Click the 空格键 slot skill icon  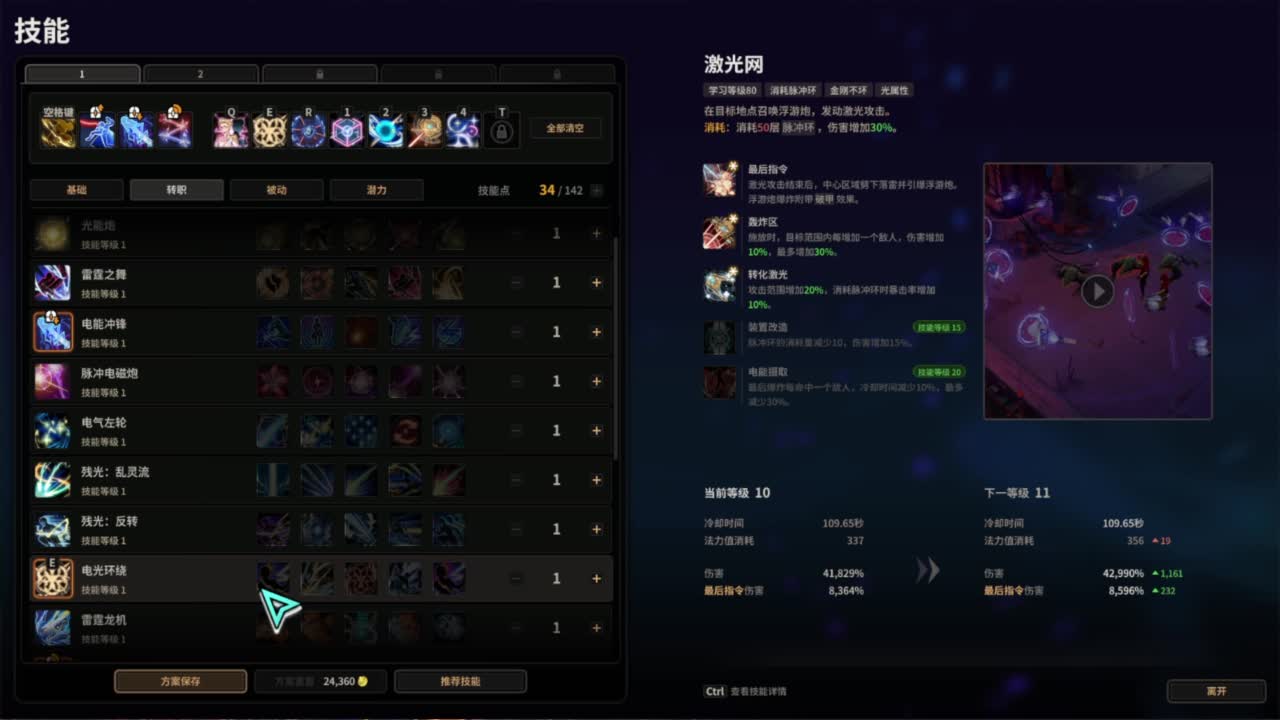pos(55,128)
